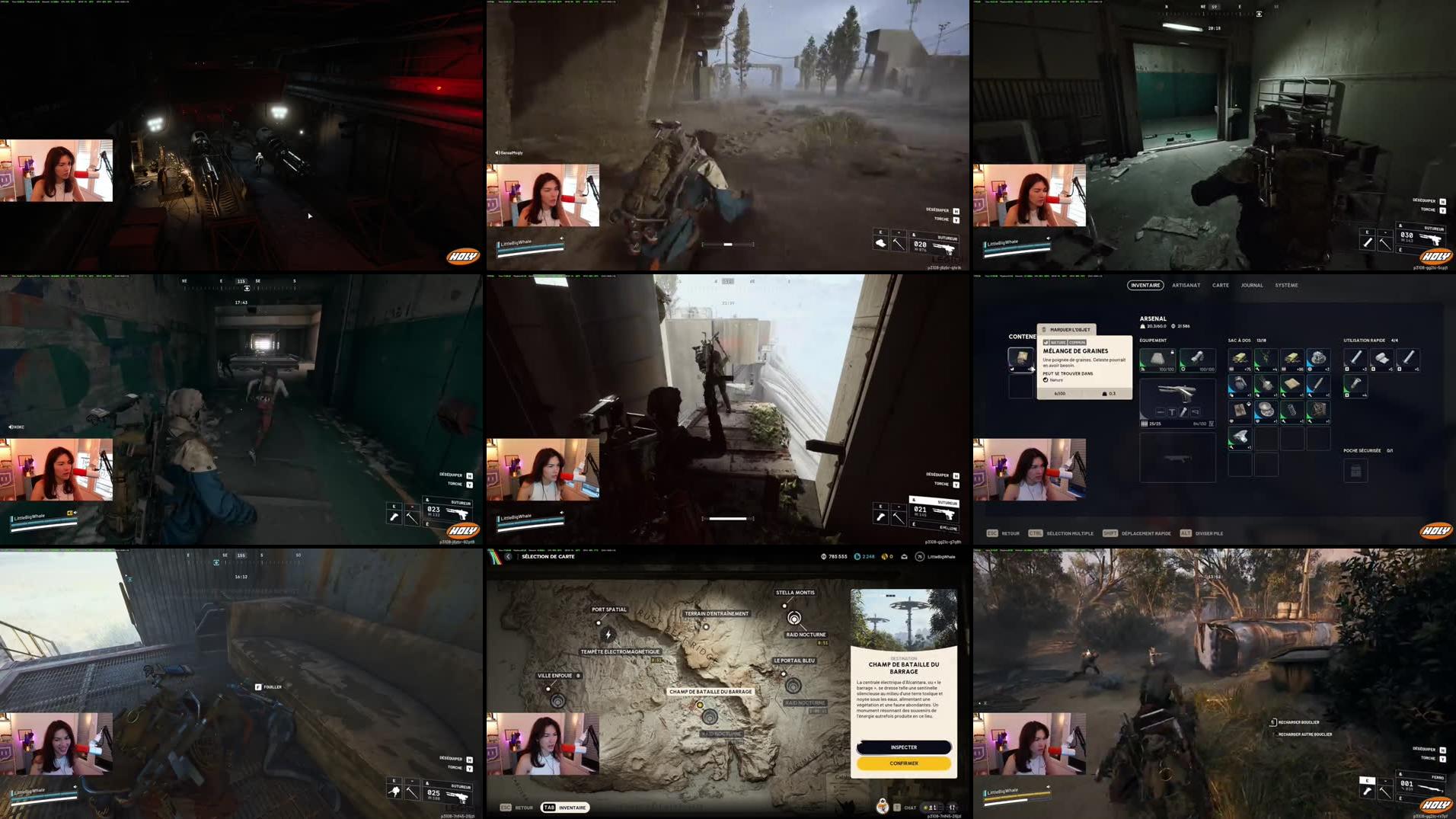
Task: Select the Raid Nocturne marker near Stella Montis
Action: [793, 620]
